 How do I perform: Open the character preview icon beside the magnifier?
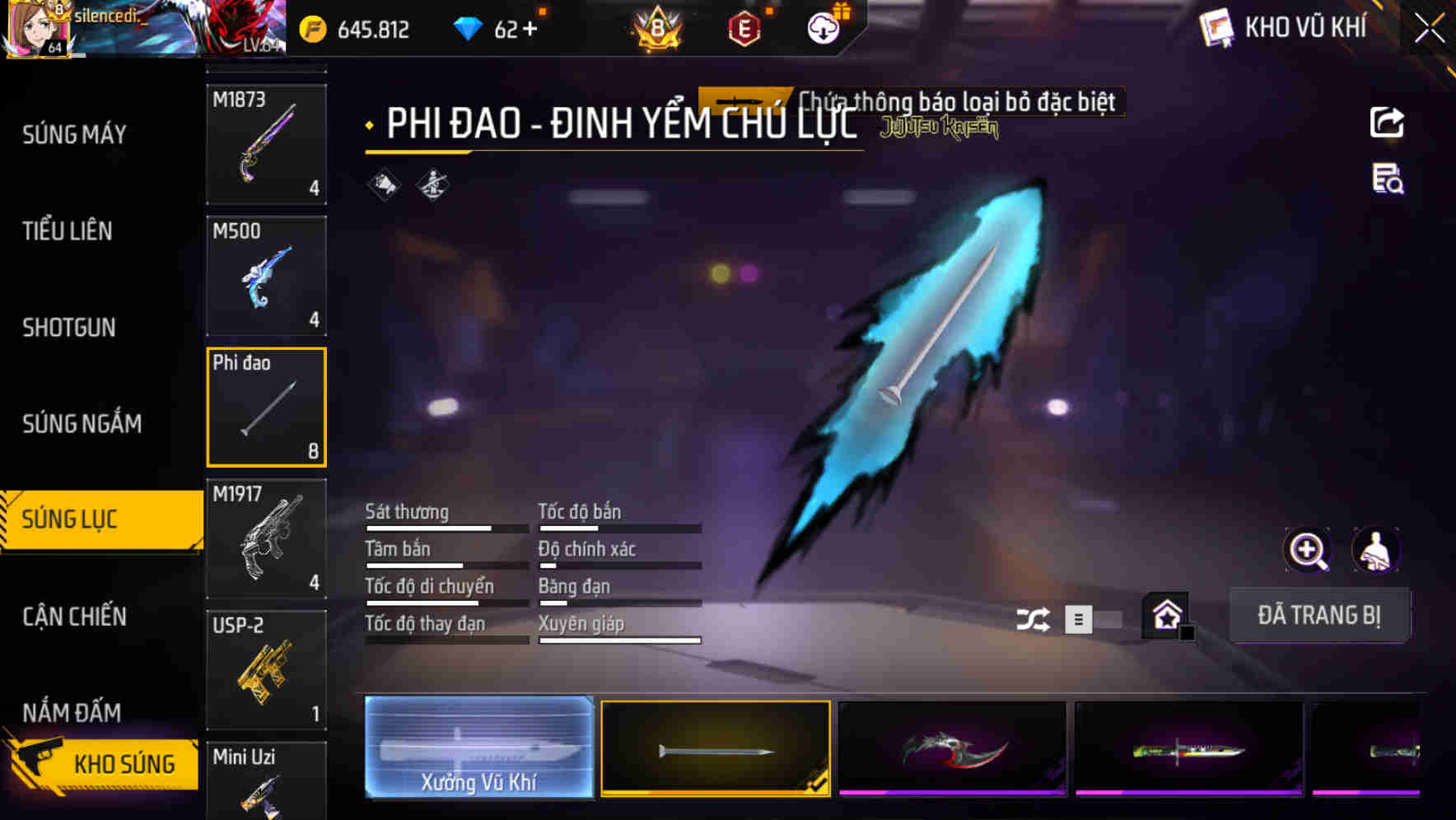click(x=1377, y=550)
